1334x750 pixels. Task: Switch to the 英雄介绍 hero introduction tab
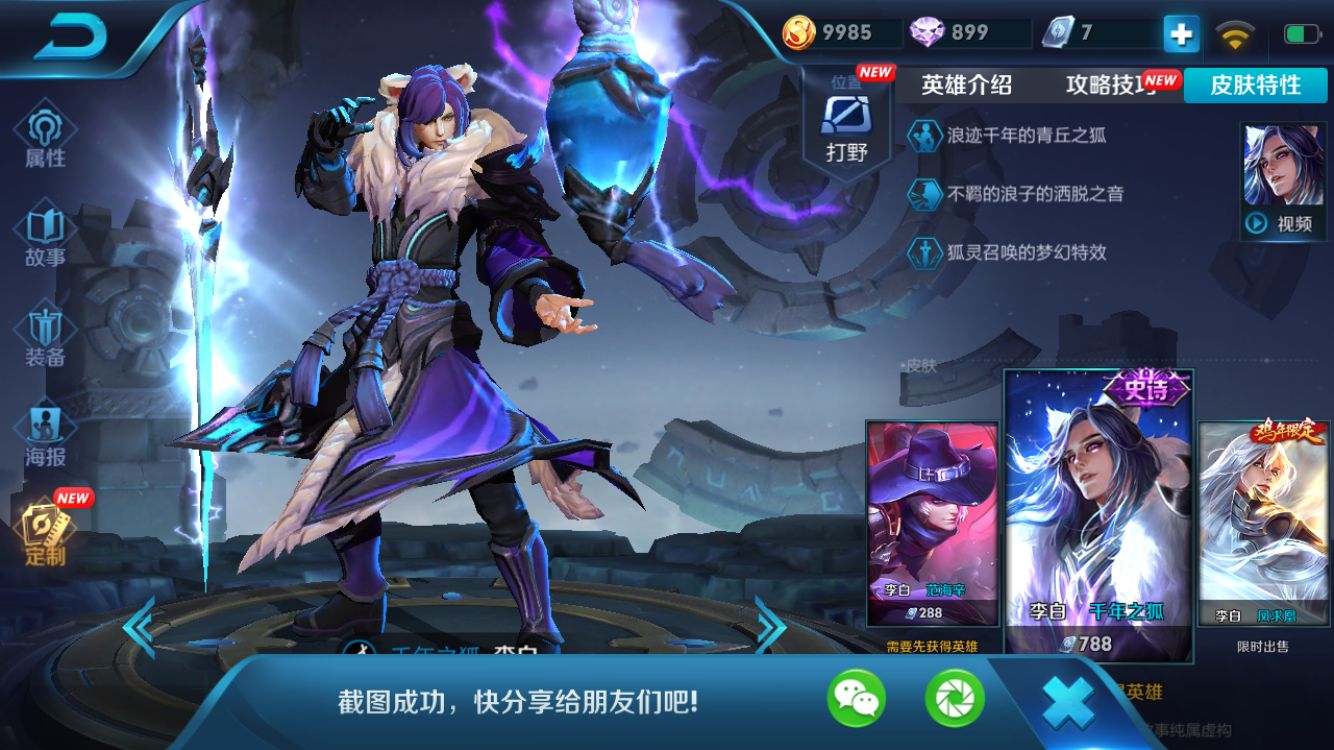[x=964, y=86]
